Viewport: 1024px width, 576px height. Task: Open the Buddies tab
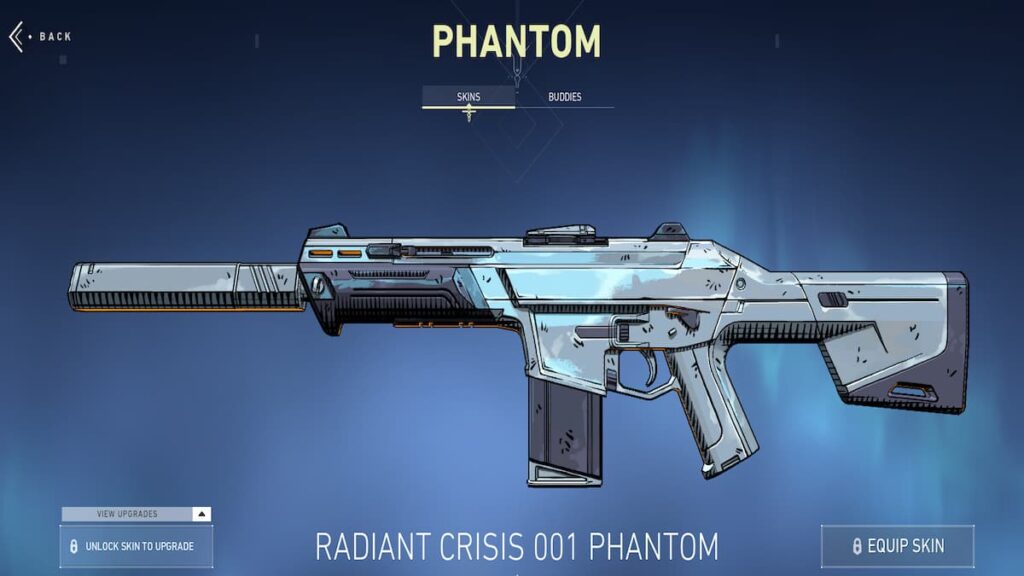point(564,97)
